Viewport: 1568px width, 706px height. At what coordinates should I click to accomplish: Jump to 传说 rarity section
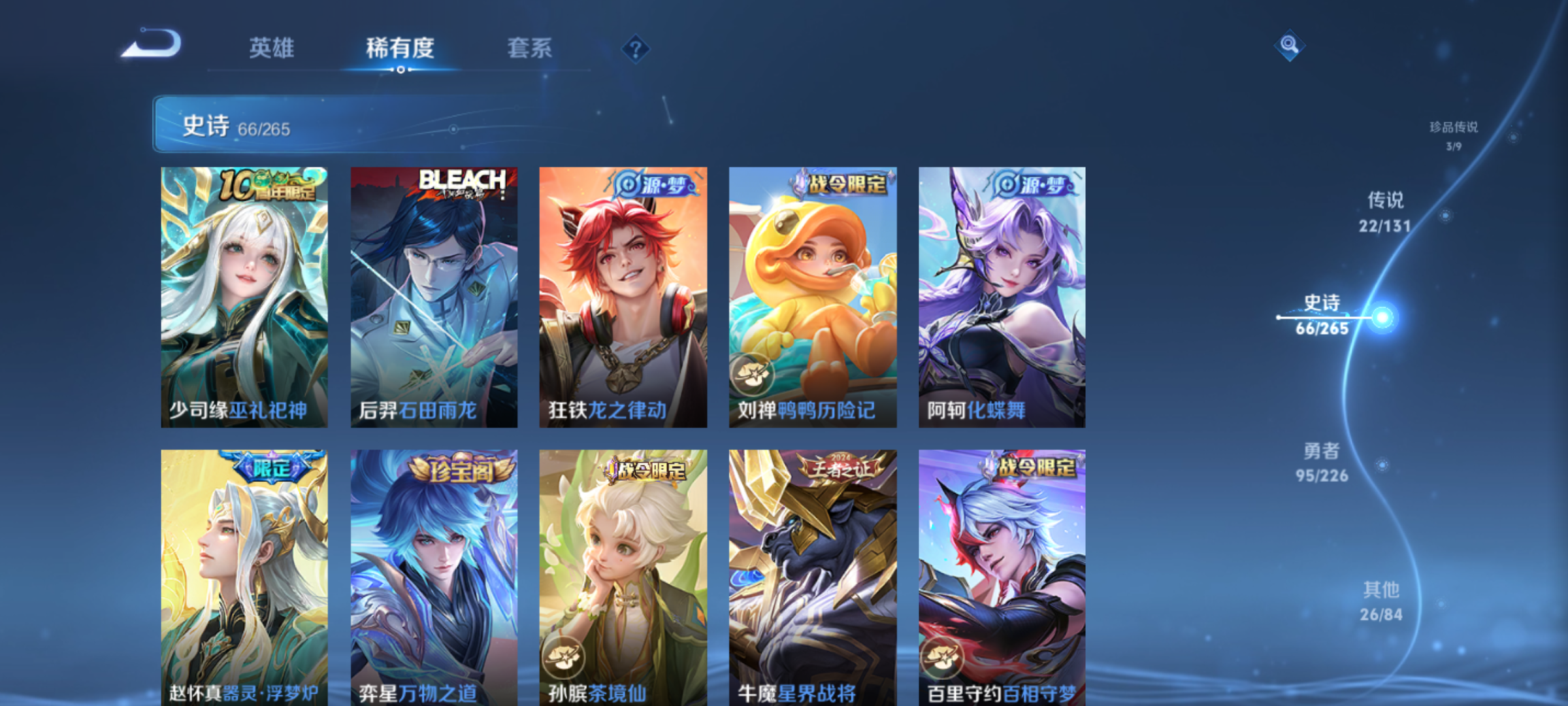pyautogui.click(x=1385, y=212)
